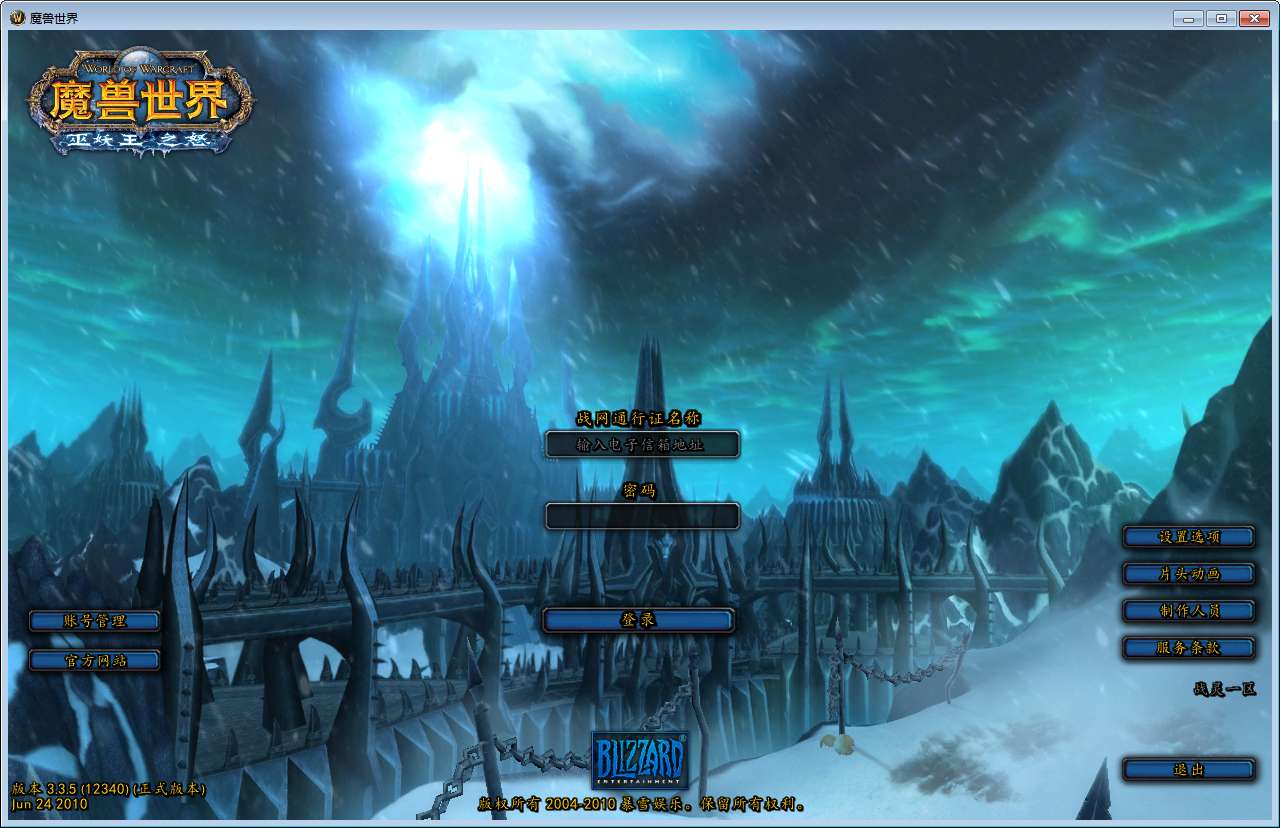1280x828 pixels.
Task: Click the 战网通行证名称 email input field
Action: tap(642, 444)
